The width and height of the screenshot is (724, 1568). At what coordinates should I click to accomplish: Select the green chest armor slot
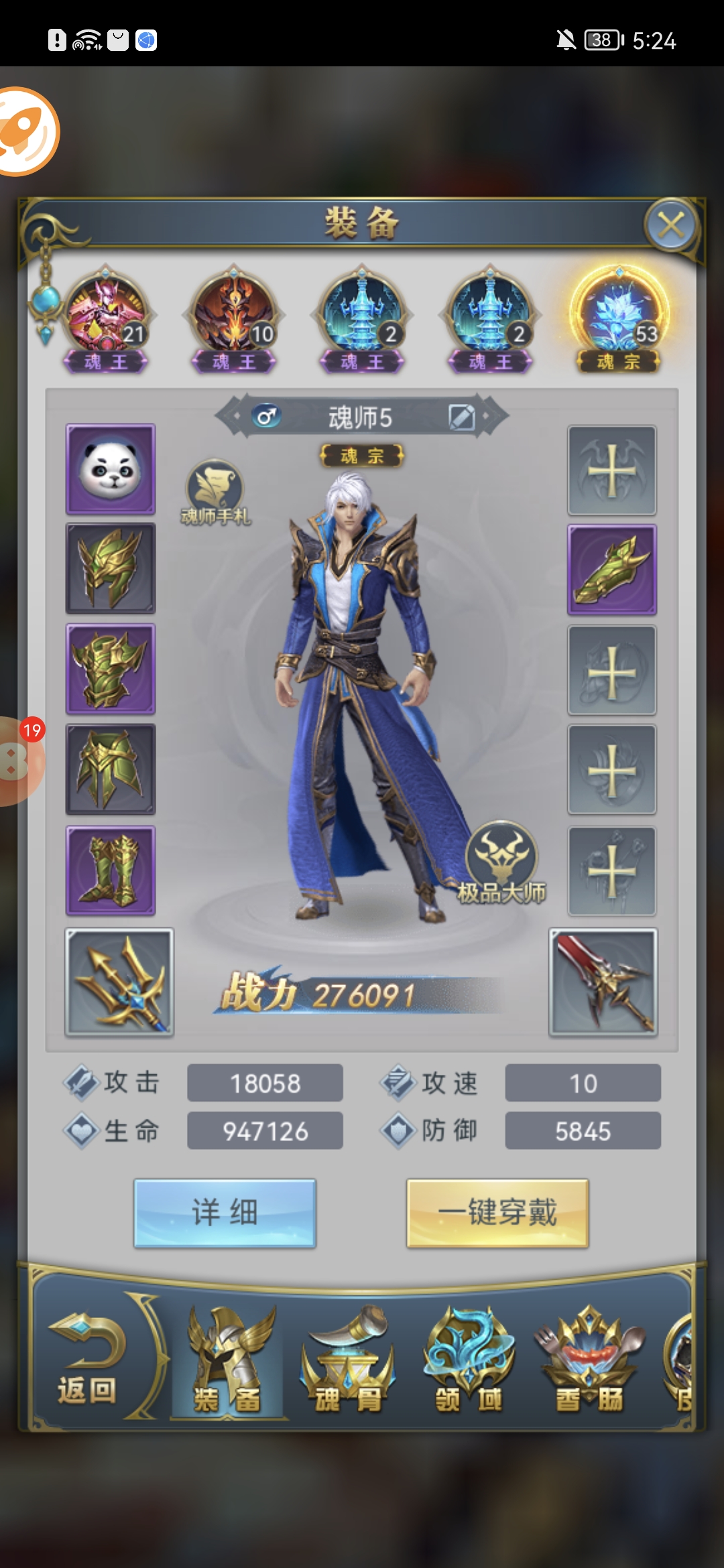[111, 669]
